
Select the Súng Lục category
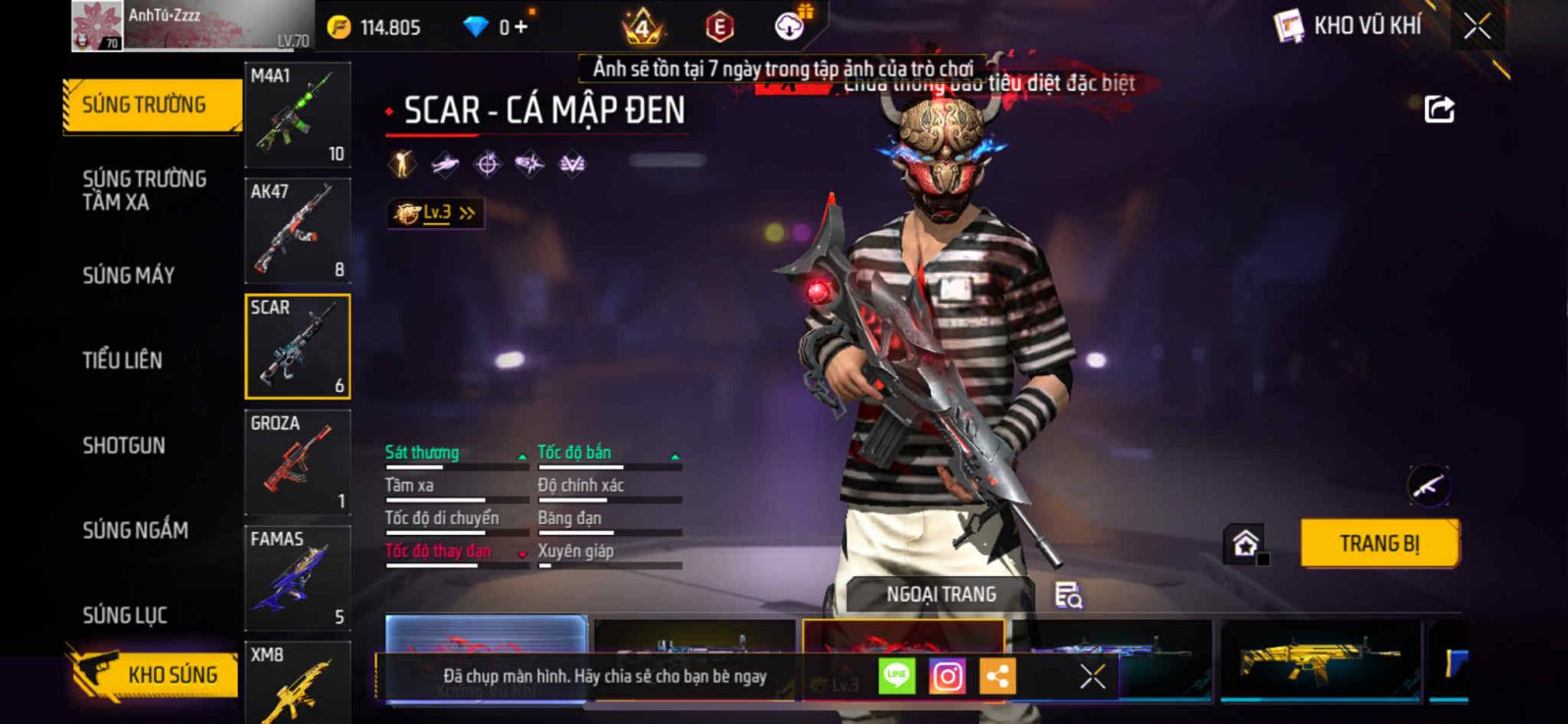coord(125,615)
